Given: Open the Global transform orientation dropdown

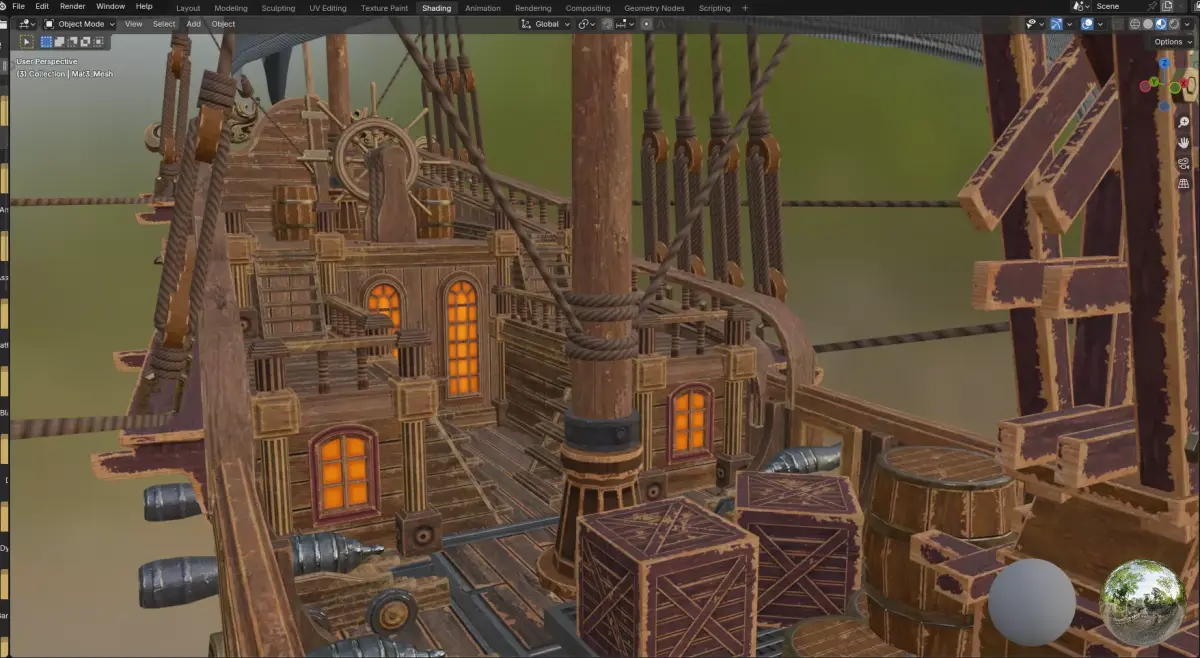Looking at the screenshot, I should (547, 24).
